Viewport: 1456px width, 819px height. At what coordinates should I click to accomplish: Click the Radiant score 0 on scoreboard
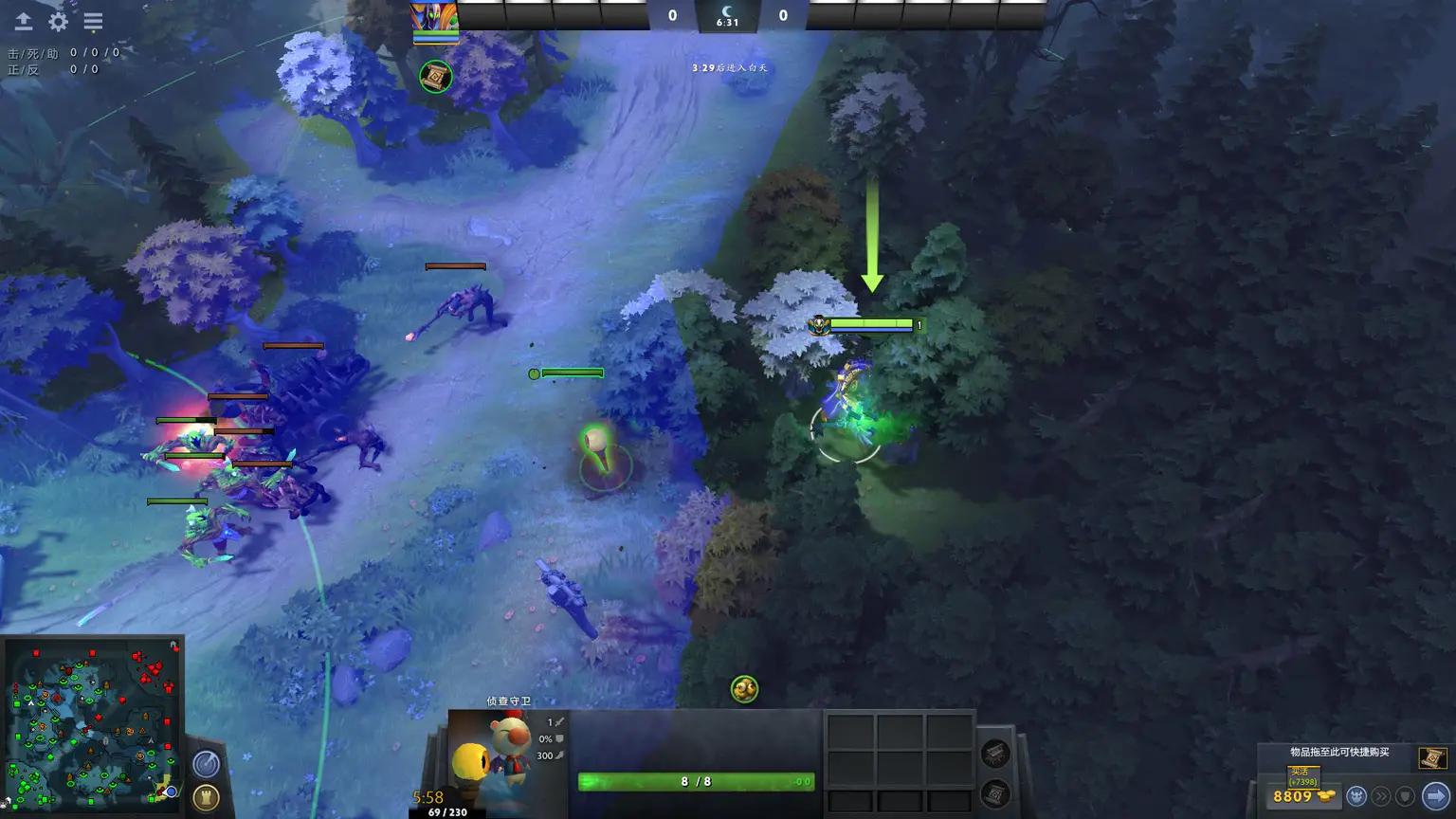(672, 15)
